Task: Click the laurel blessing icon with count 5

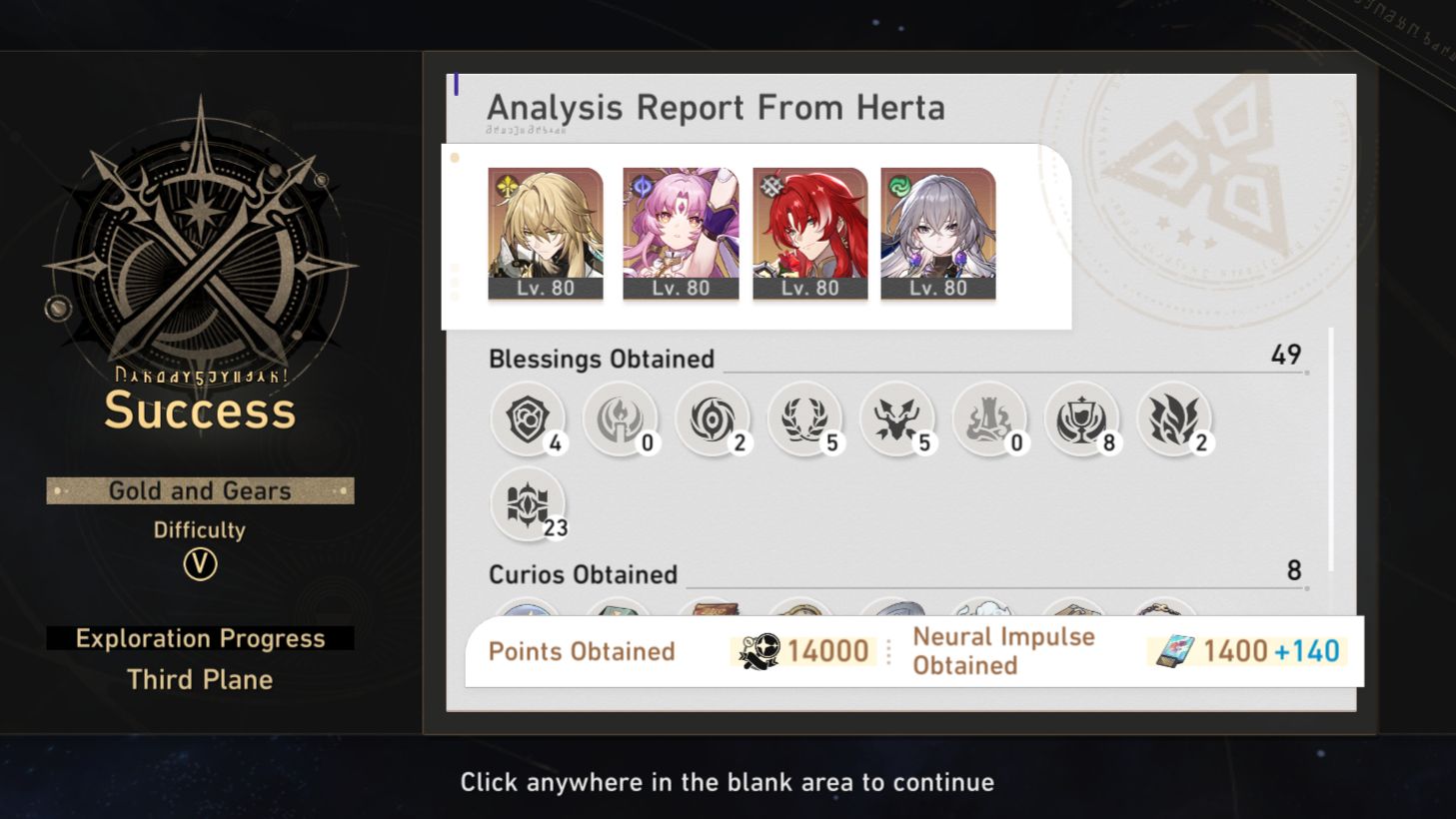Action: (x=805, y=418)
